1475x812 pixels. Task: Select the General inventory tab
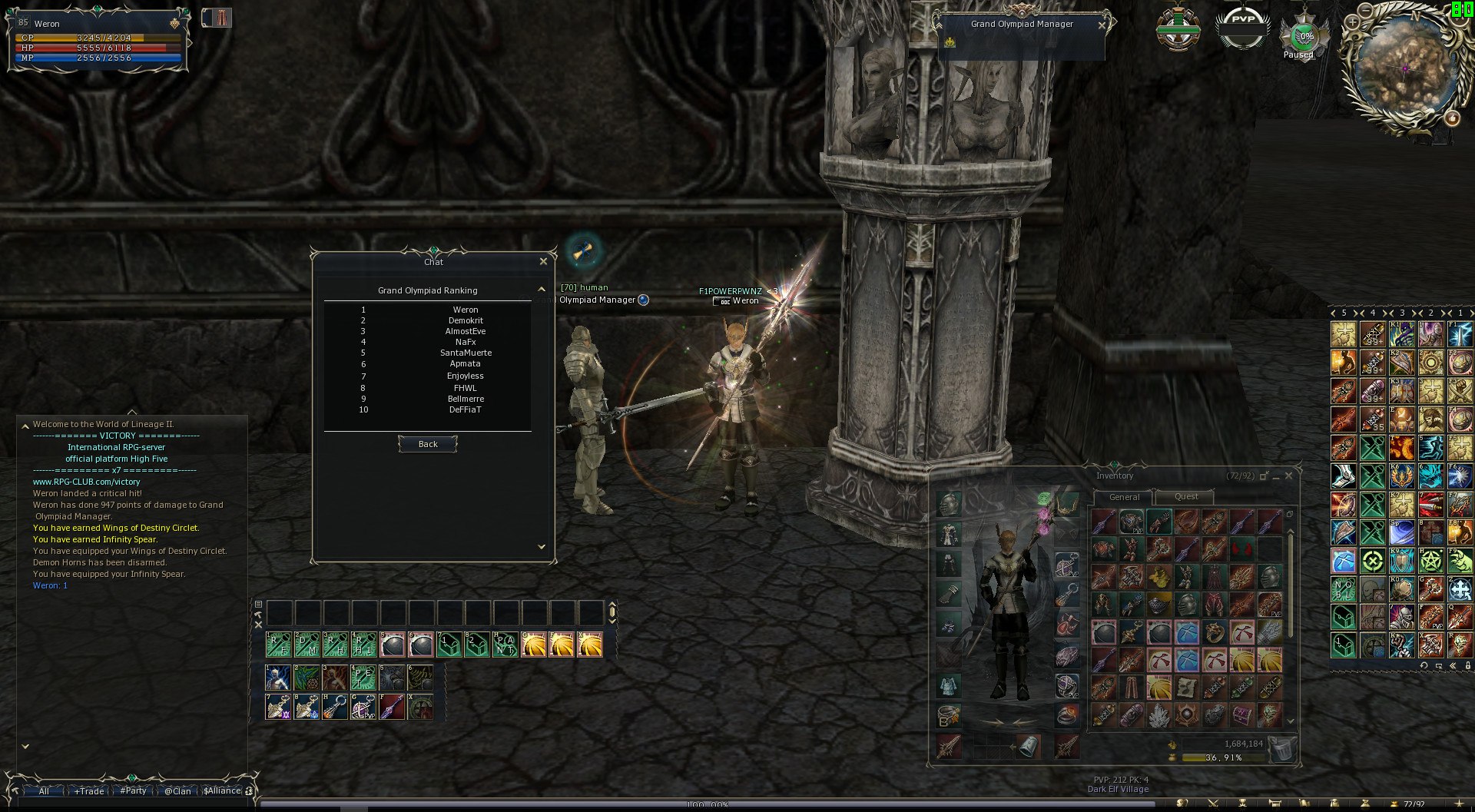(x=1124, y=497)
